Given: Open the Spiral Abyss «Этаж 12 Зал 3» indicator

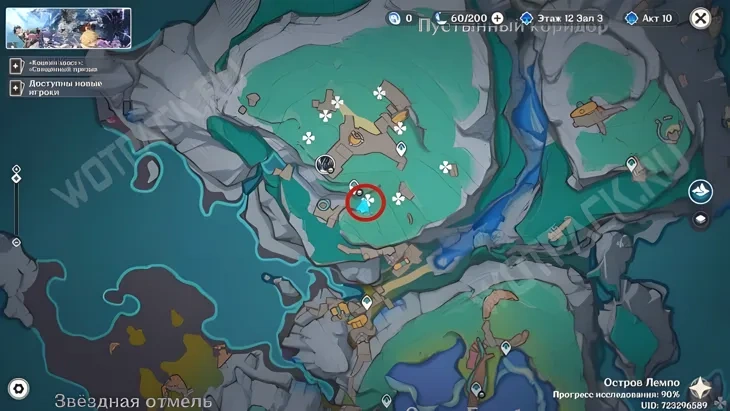Looking at the screenshot, I should (561, 18).
